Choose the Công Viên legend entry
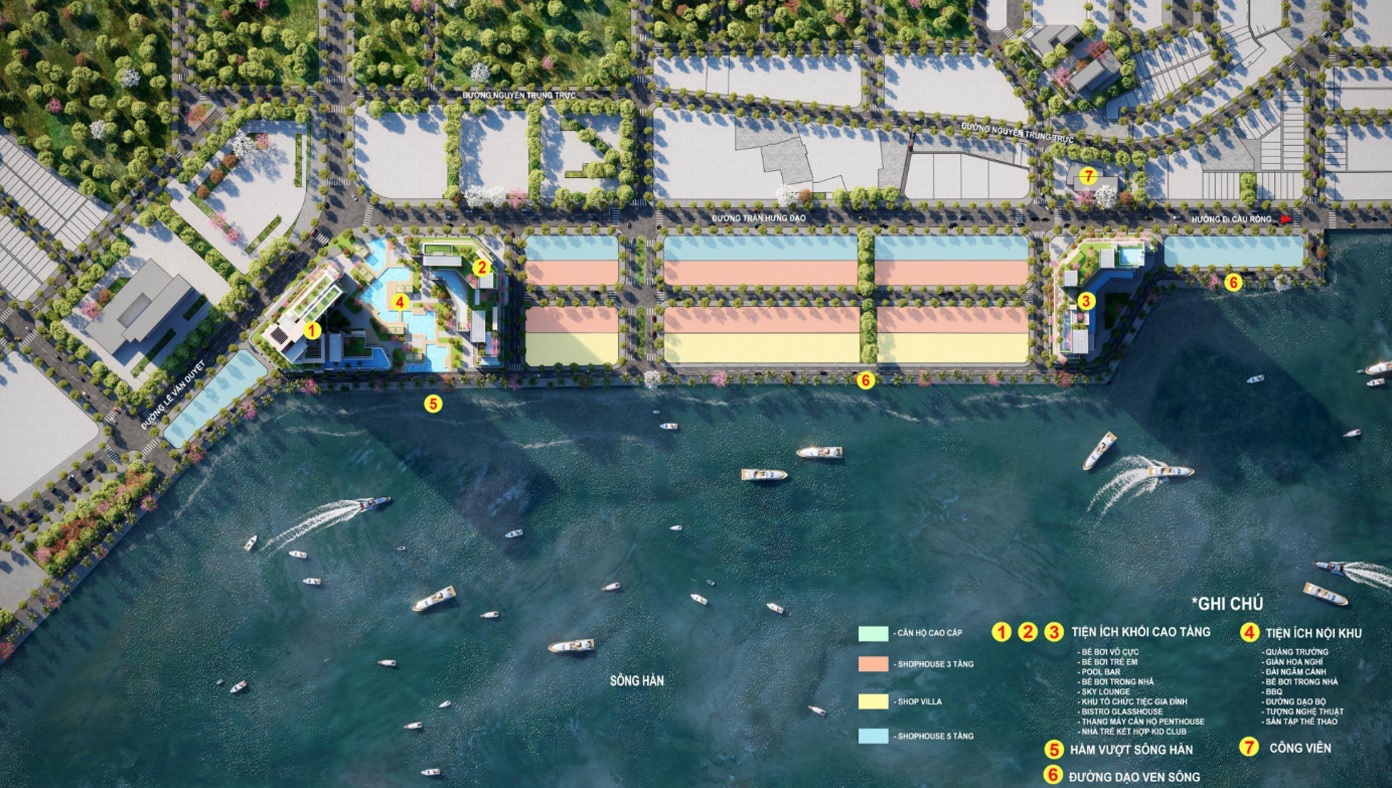 tap(1299, 747)
